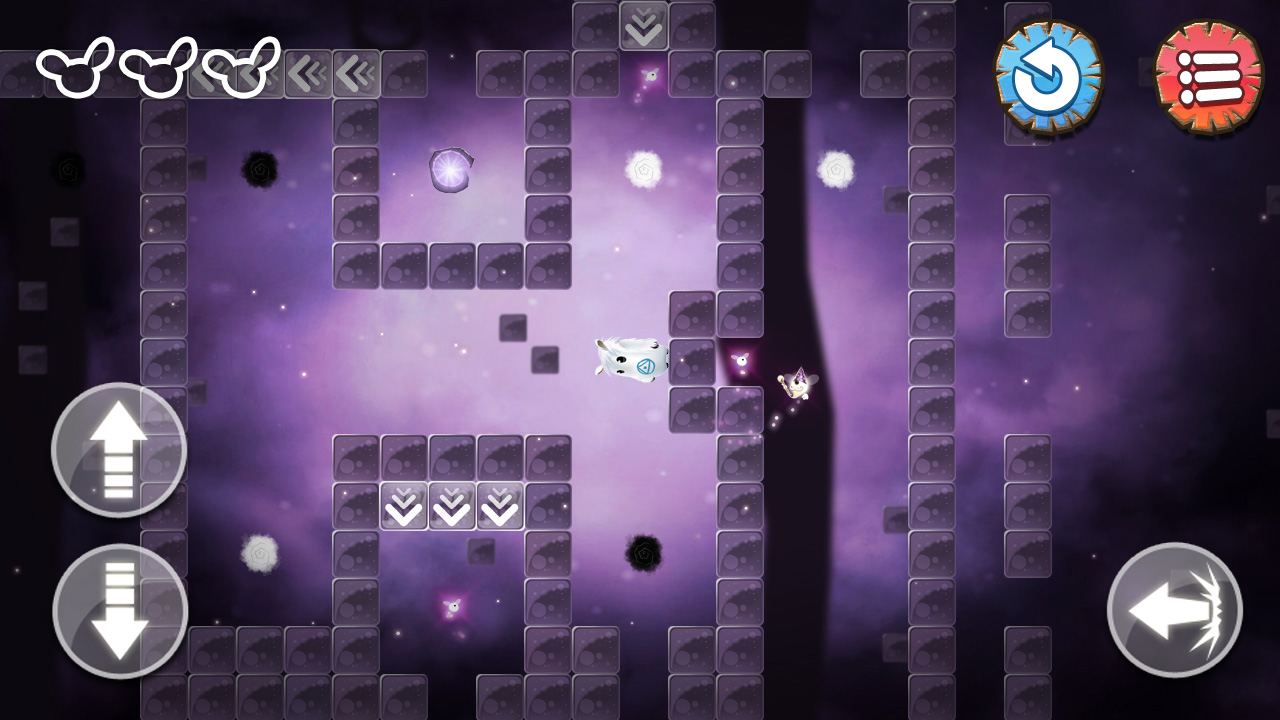Open the red pause menu button
1280x720 pixels.
[x=1209, y=77]
